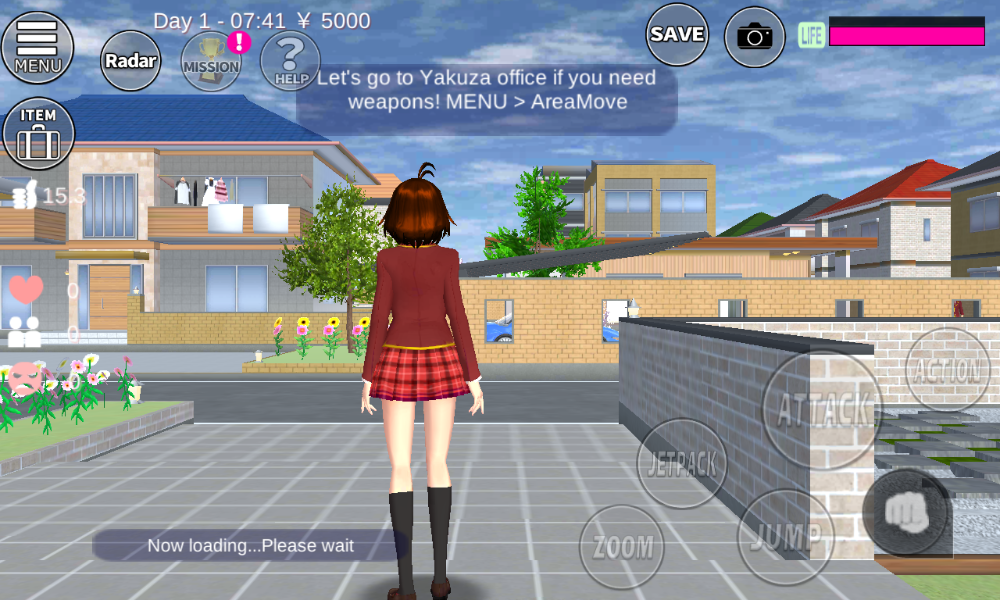Open the MENU button
Image resolution: width=1000 pixels, height=600 pixels.
(x=38, y=46)
